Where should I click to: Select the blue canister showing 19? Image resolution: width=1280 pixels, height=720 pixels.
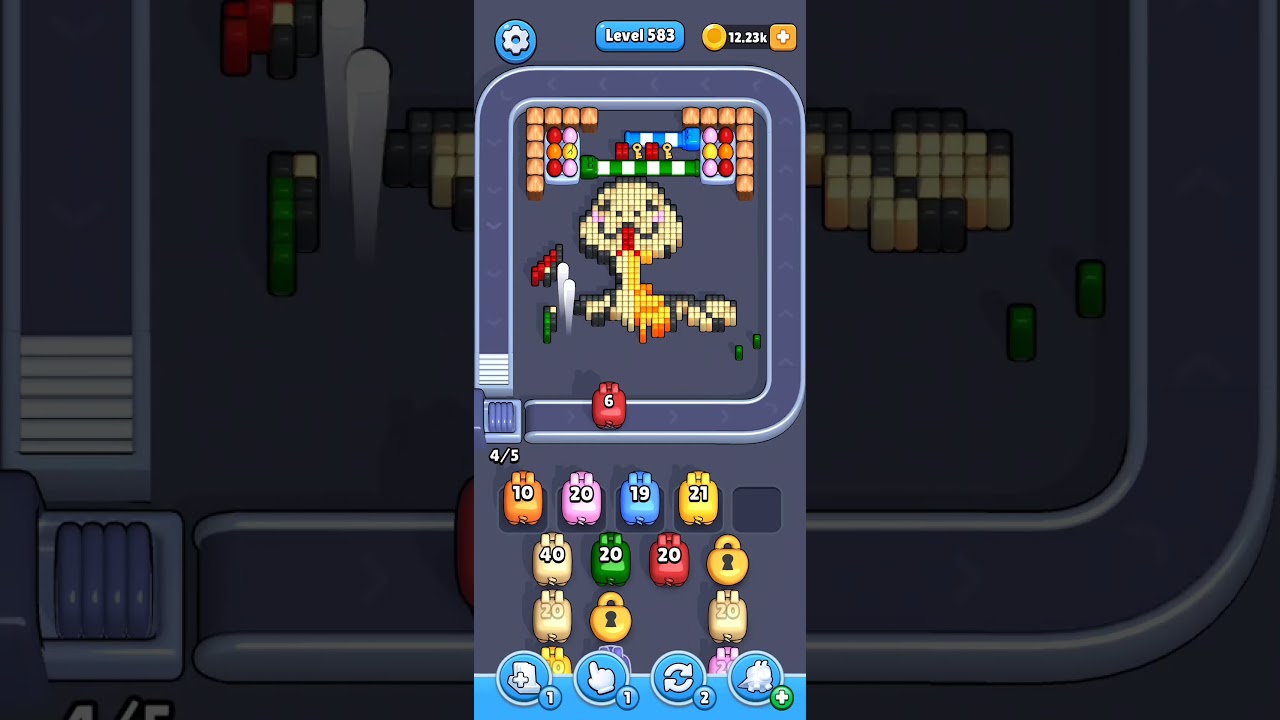[640, 498]
